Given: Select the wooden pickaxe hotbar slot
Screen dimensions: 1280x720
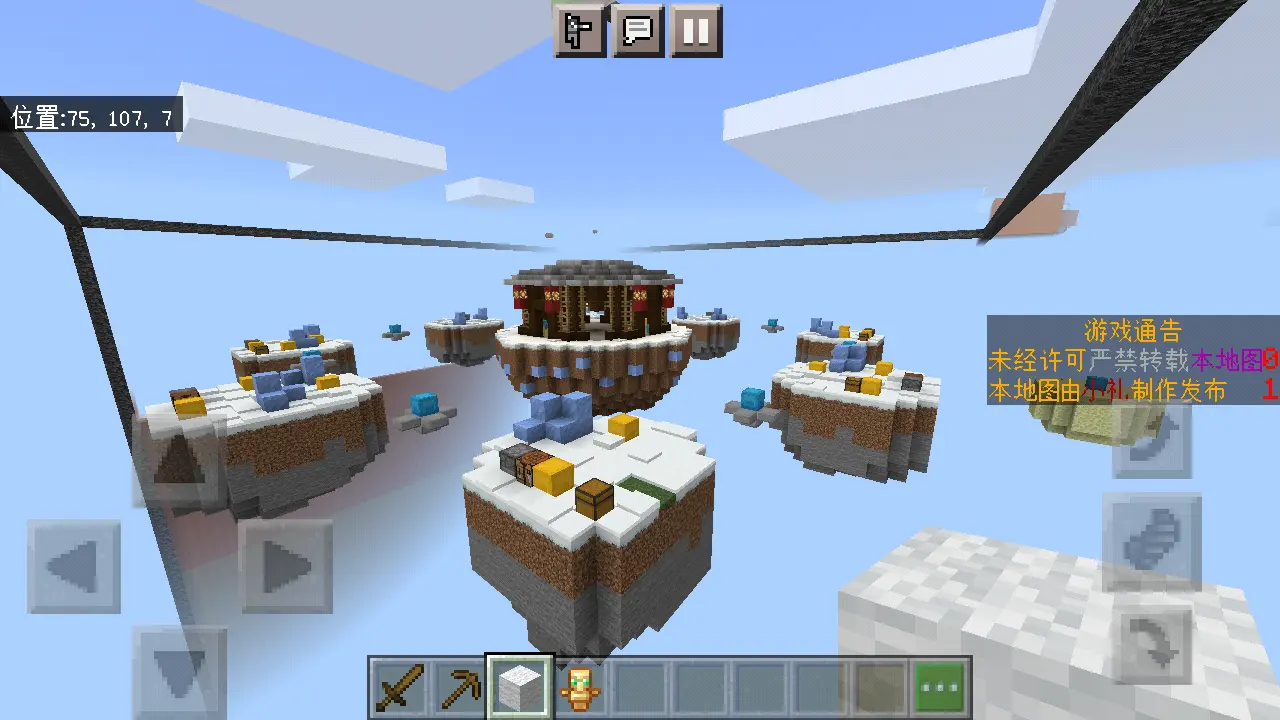Looking at the screenshot, I should pyautogui.click(x=459, y=688).
